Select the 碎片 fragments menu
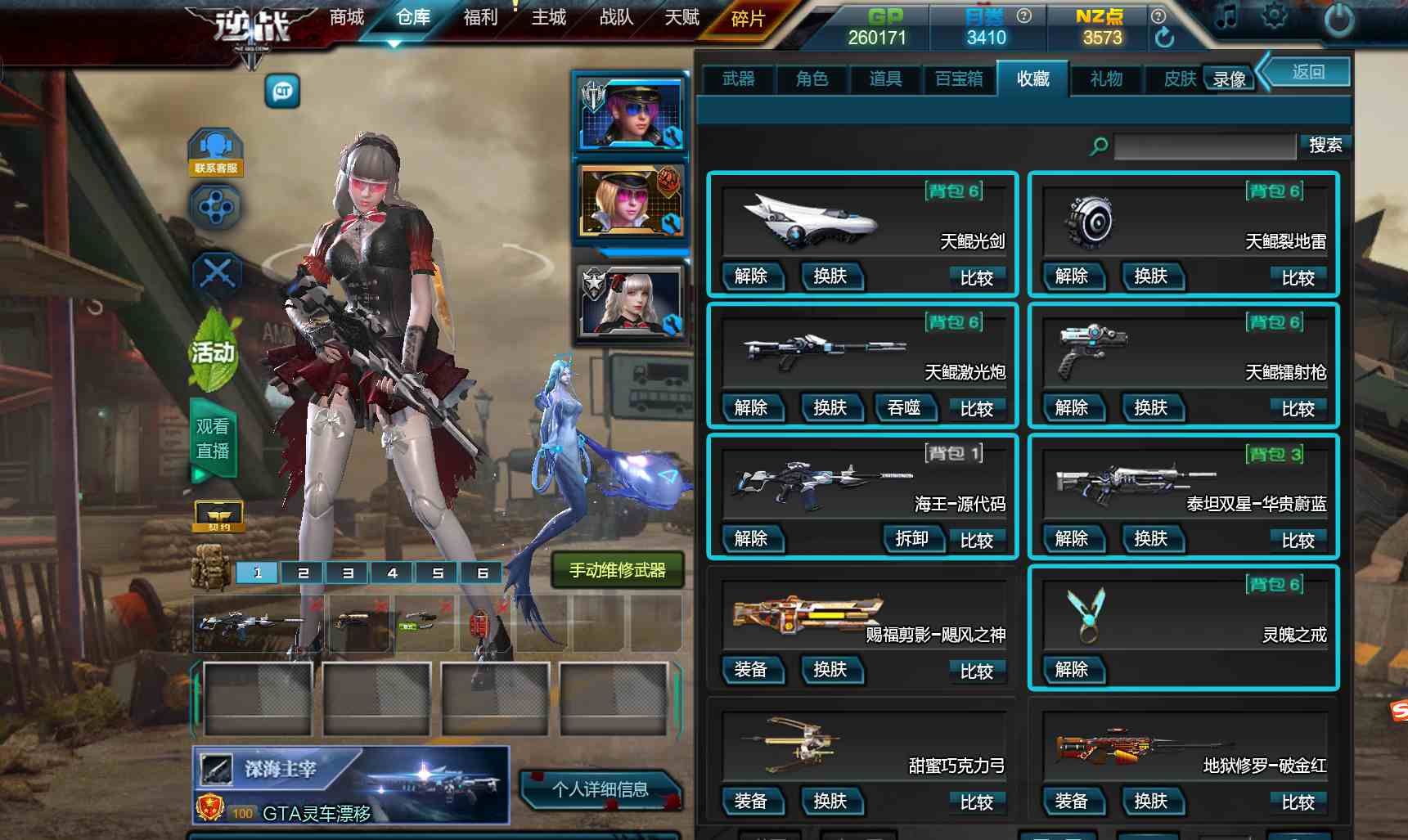The width and height of the screenshot is (1408, 840). (x=748, y=19)
